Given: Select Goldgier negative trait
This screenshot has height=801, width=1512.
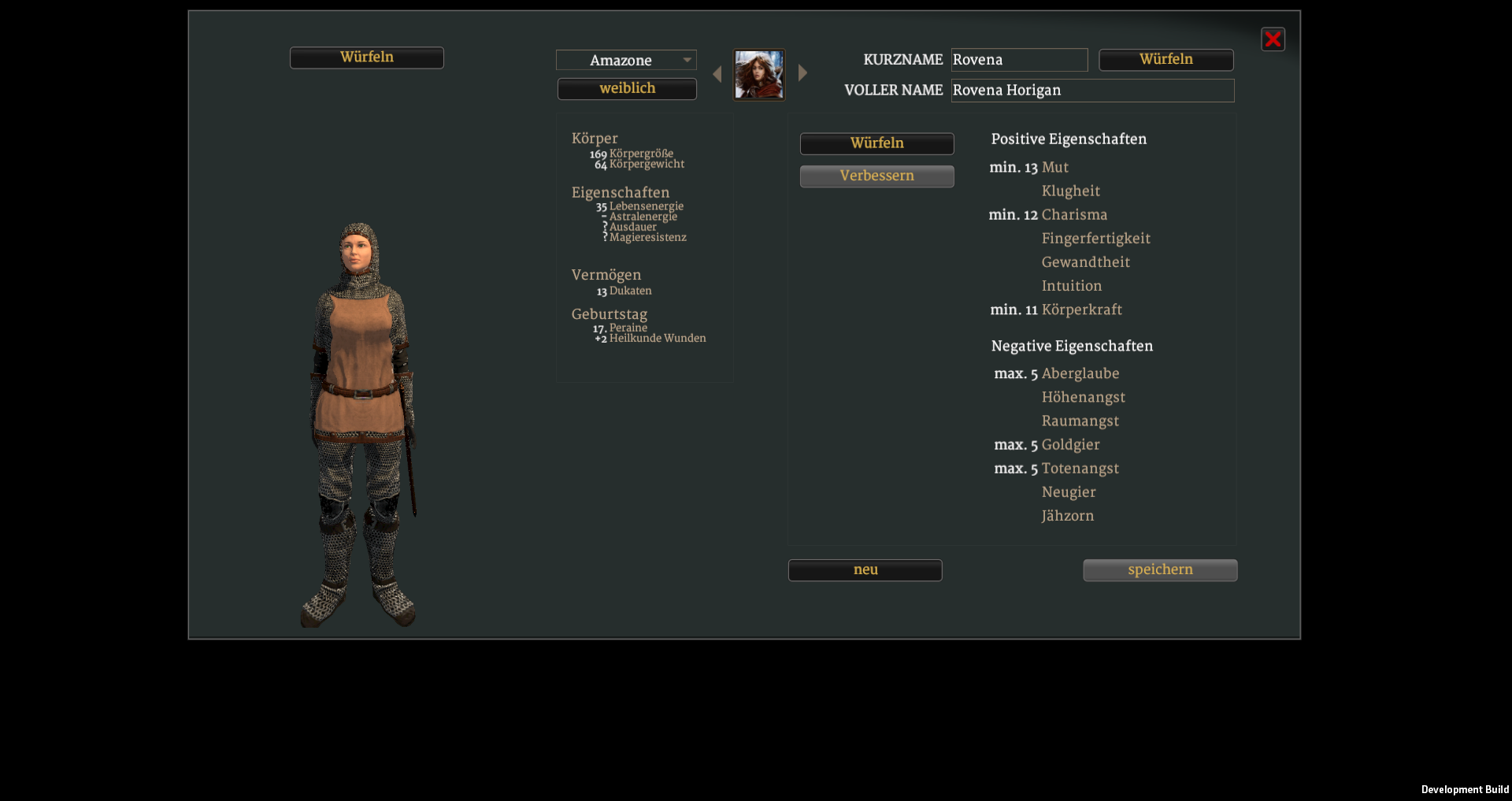Looking at the screenshot, I should (x=1071, y=444).
